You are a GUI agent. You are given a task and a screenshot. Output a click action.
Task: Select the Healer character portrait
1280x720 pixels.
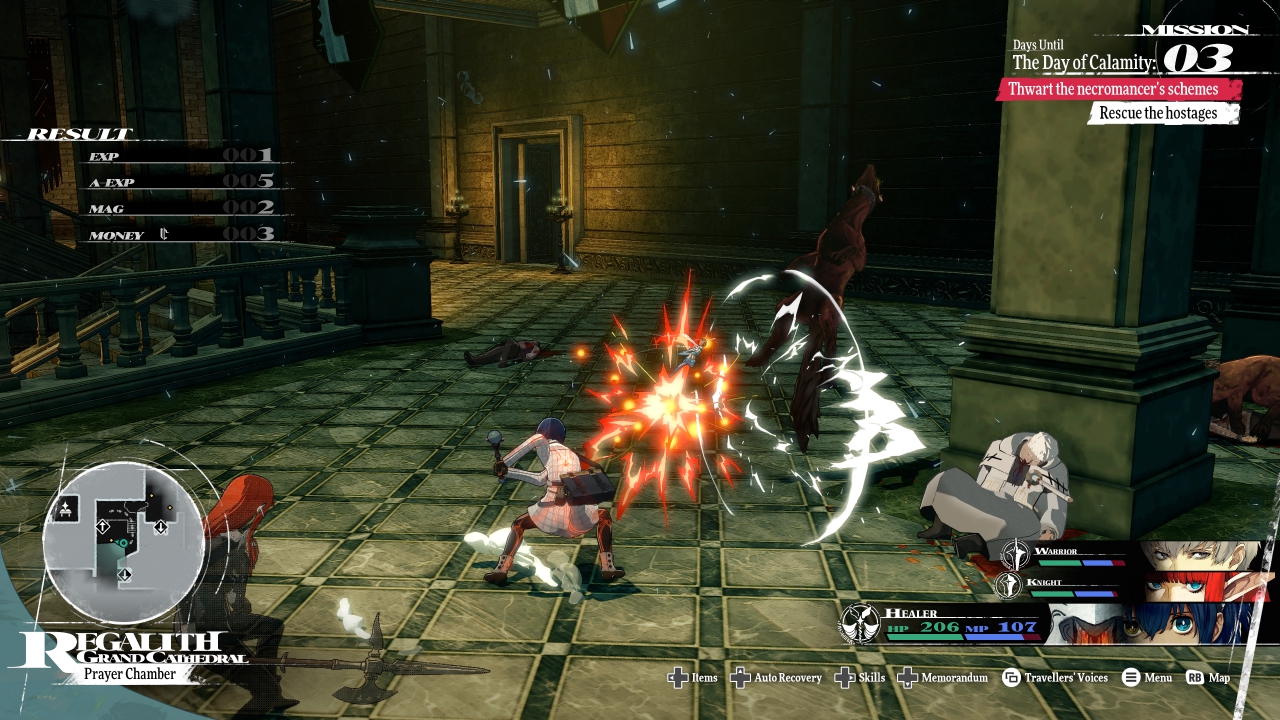[1150, 623]
